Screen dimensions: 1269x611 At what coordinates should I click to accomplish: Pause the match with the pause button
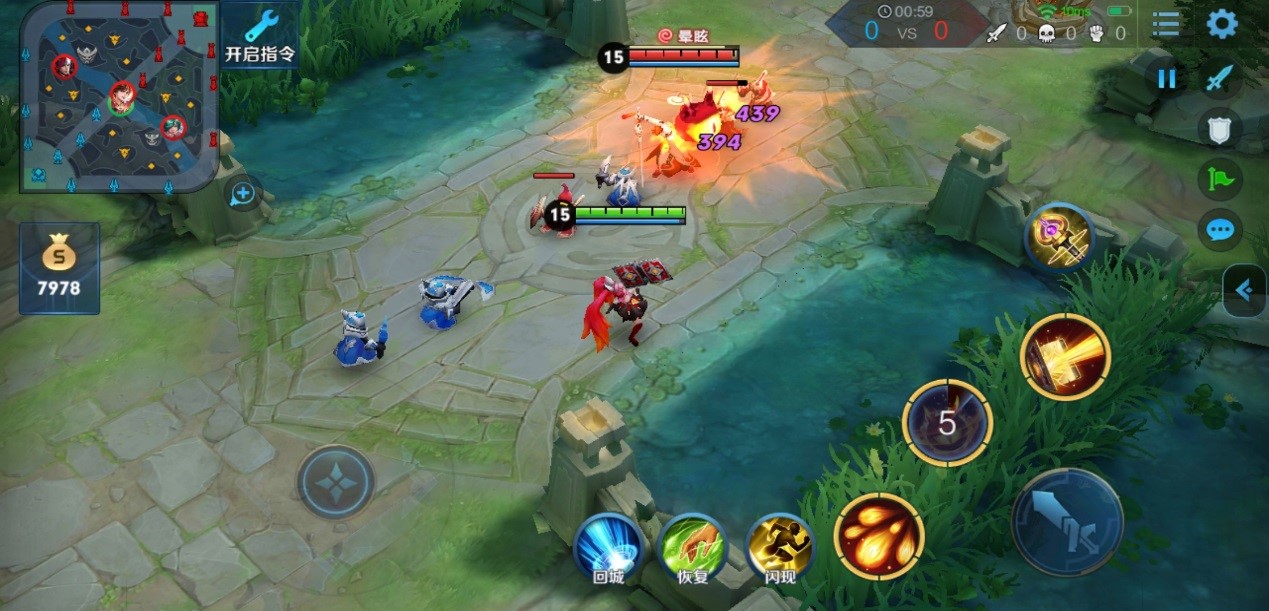pos(1166,79)
